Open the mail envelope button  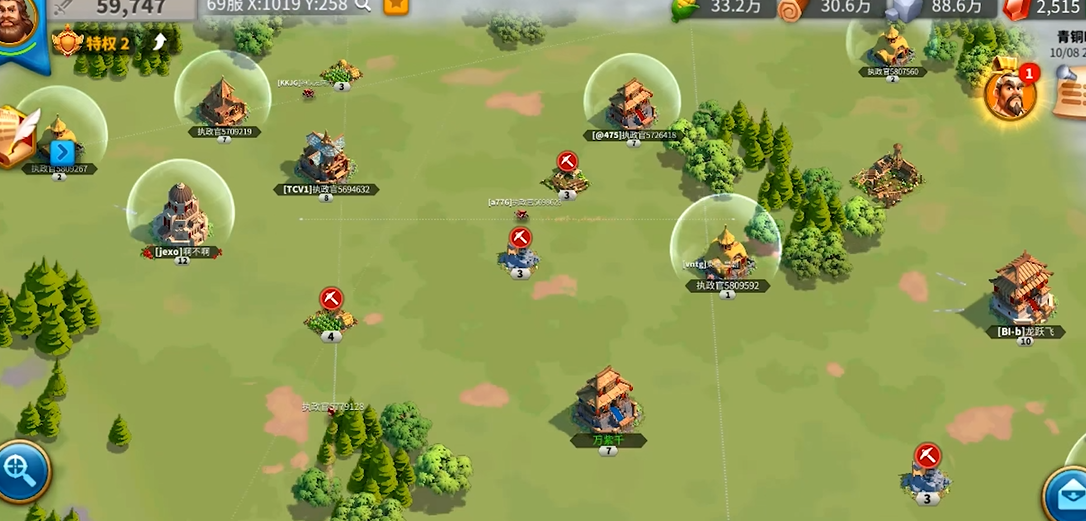coord(1066,494)
